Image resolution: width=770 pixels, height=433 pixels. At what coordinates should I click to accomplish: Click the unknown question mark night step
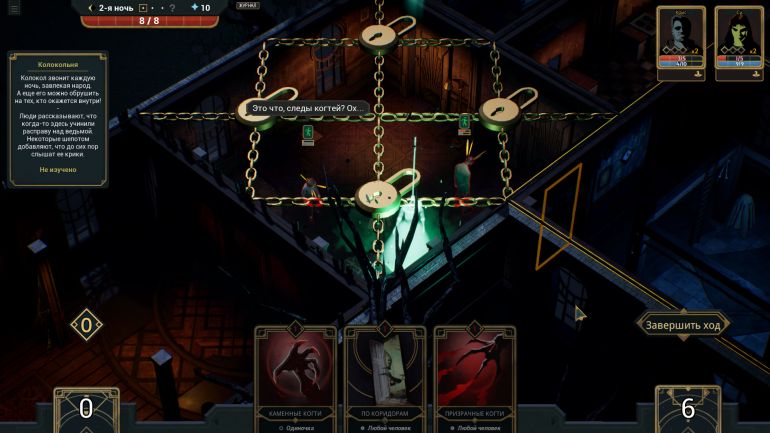[x=172, y=8]
